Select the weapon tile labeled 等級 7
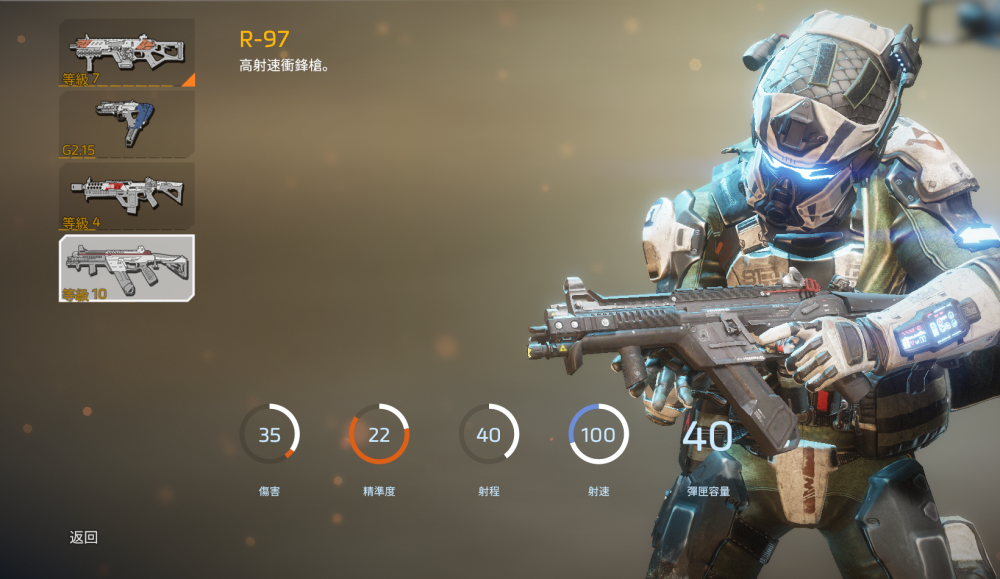The height and width of the screenshot is (579, 1000). pyautogui.click(x=127, y=53)
